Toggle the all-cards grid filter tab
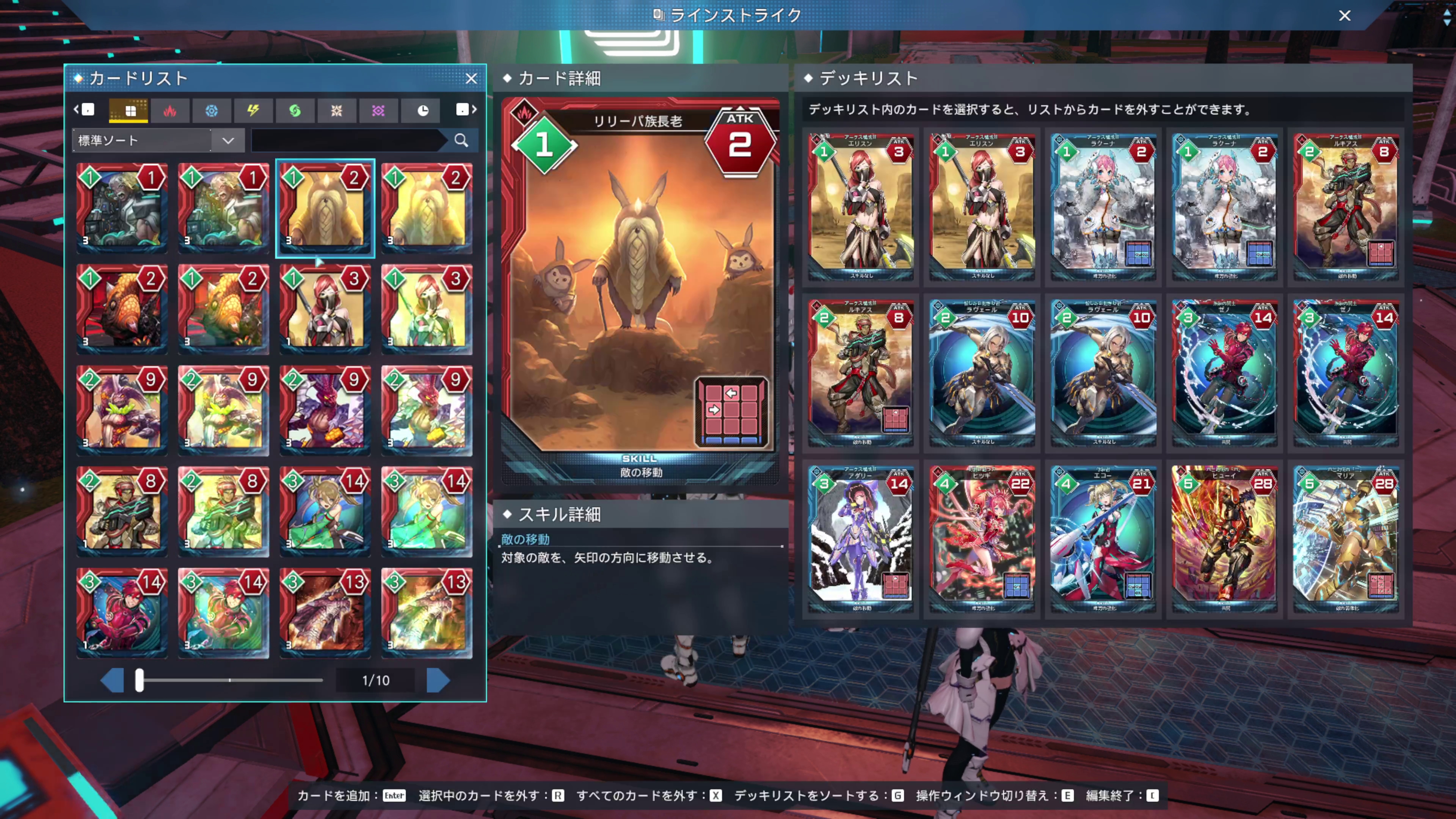Viewport: 1456px width, 819px height. 128,110
